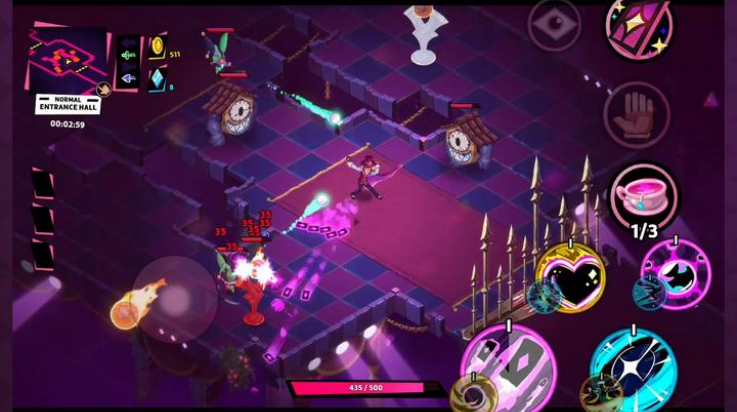Use the cyan star dash skill
Image resolution: width=737 pixels, height=412 pixels.
(x=634, y=366)
